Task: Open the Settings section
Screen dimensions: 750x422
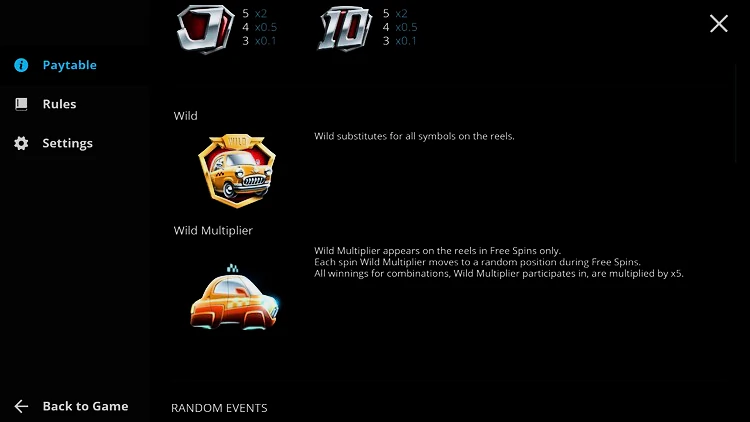Action: pyautogui.click(x=66, y=143)
